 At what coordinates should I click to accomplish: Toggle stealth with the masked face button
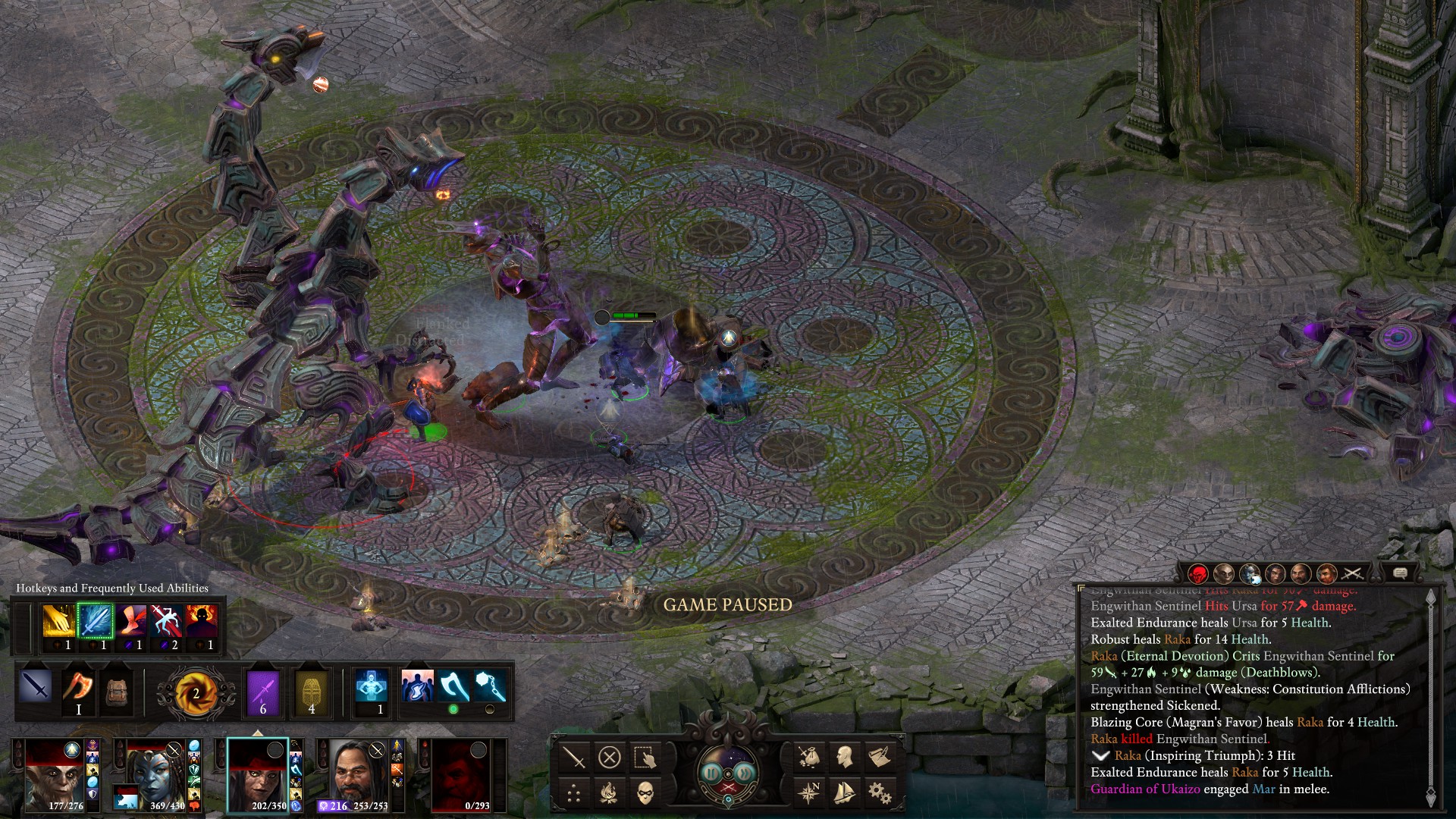pos(645,793)
